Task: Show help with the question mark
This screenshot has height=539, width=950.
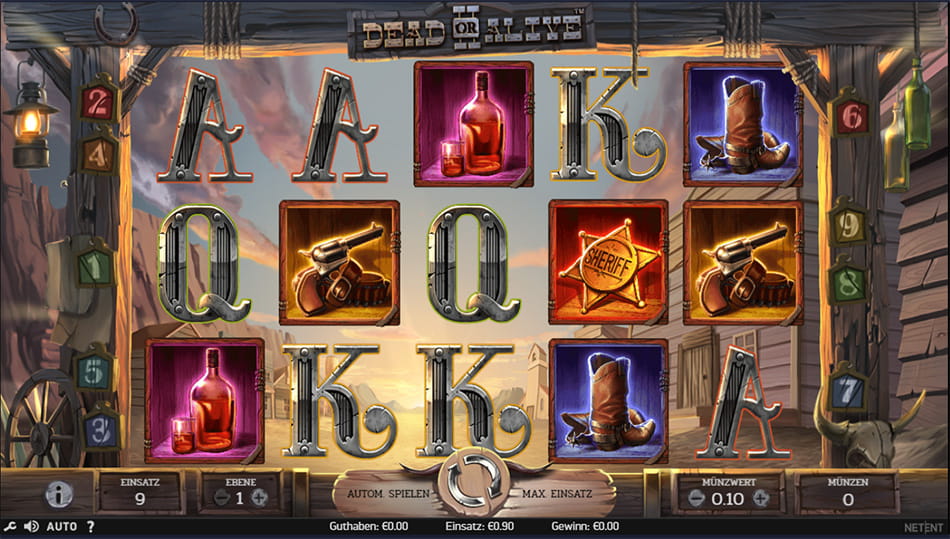Action: pos(90,526)
